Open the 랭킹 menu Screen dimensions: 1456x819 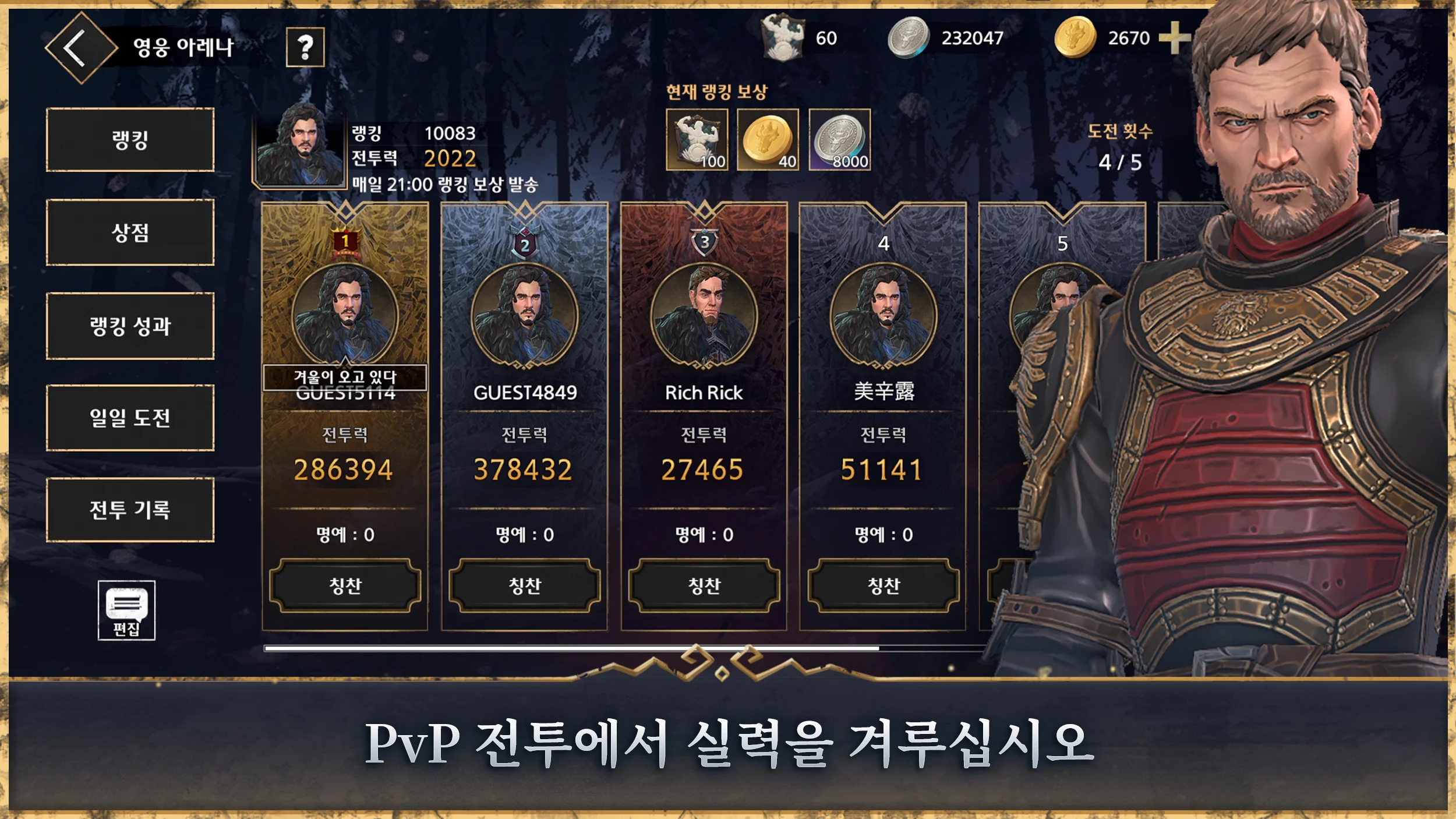click(x=130, y=140)
